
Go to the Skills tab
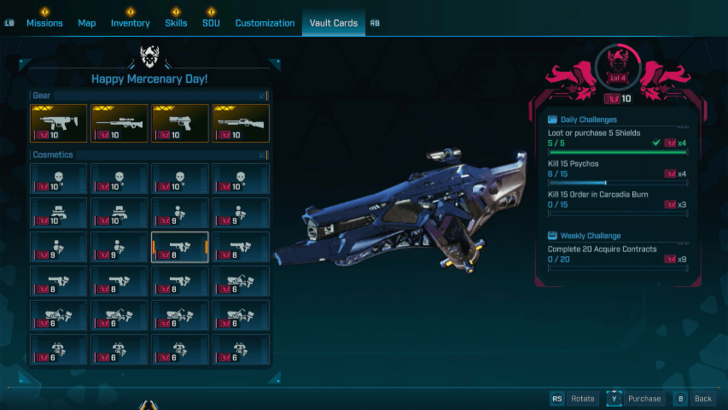176,23
